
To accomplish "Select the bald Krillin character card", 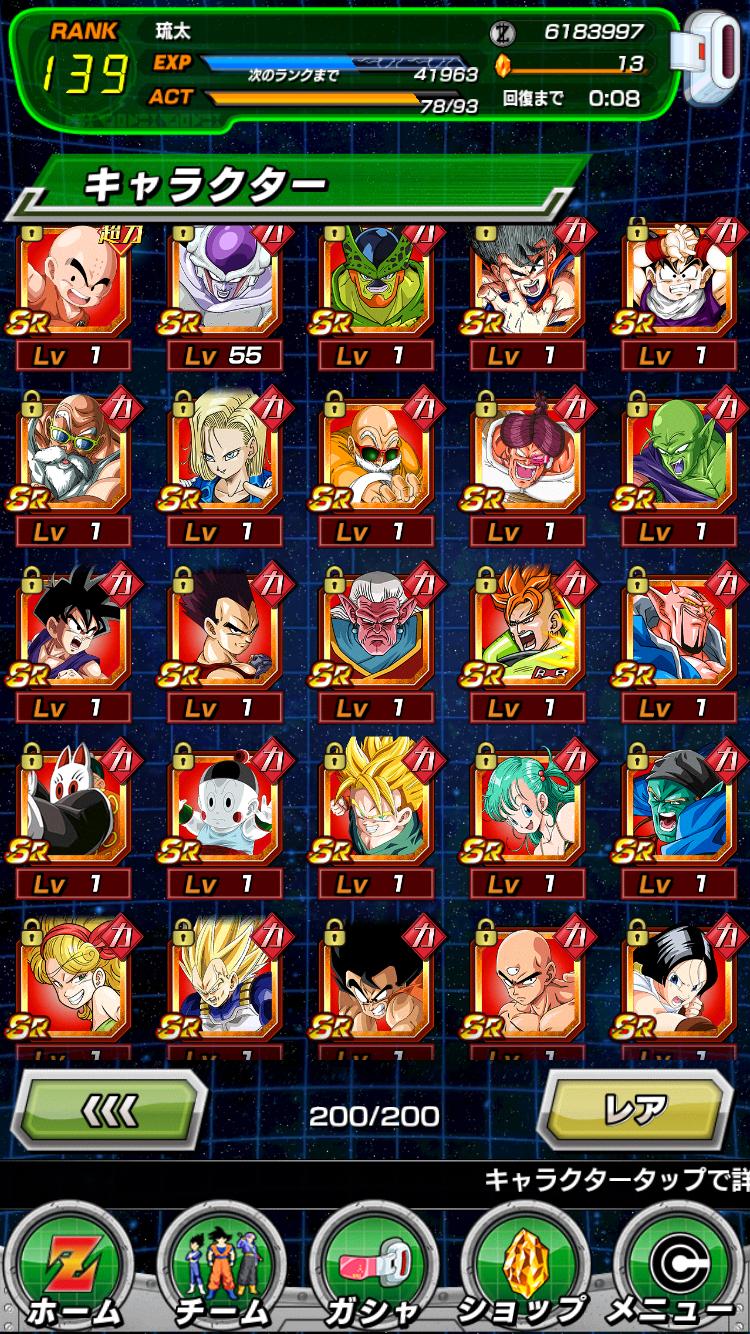I will tap(73, 282).
